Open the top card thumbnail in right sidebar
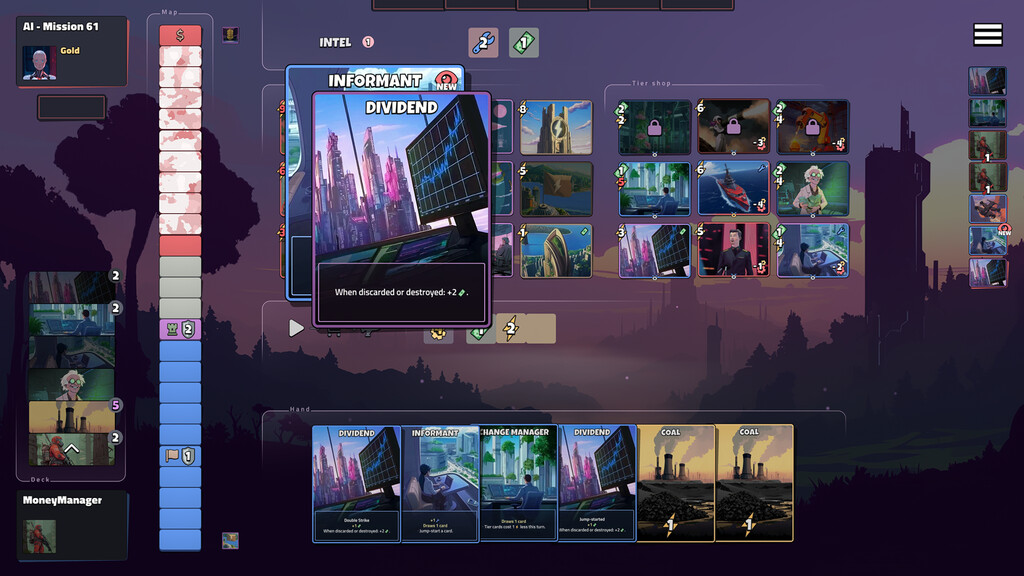 pyautogui.click(x=987, y=81)
